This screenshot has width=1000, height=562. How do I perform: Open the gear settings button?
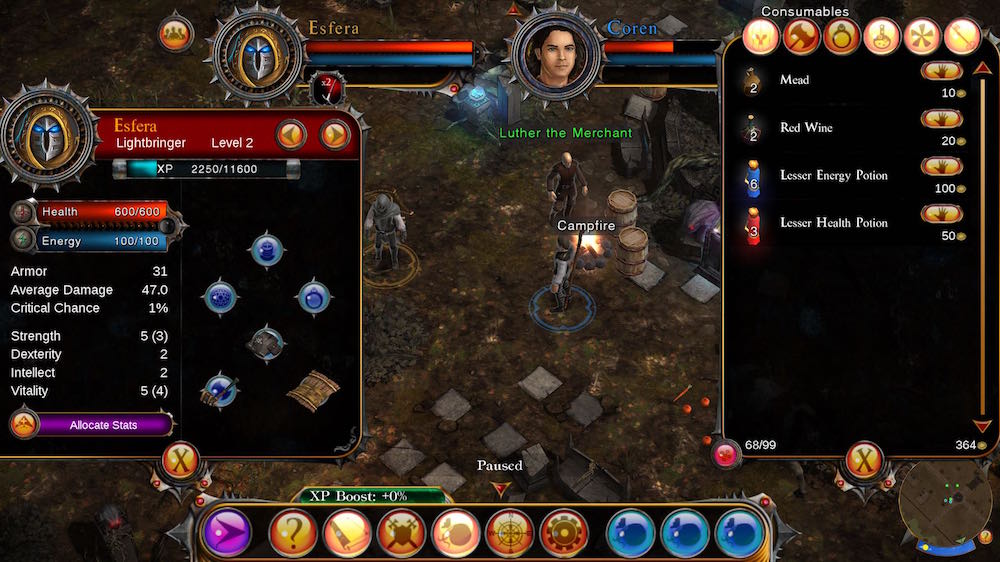[x=563, y=533]
